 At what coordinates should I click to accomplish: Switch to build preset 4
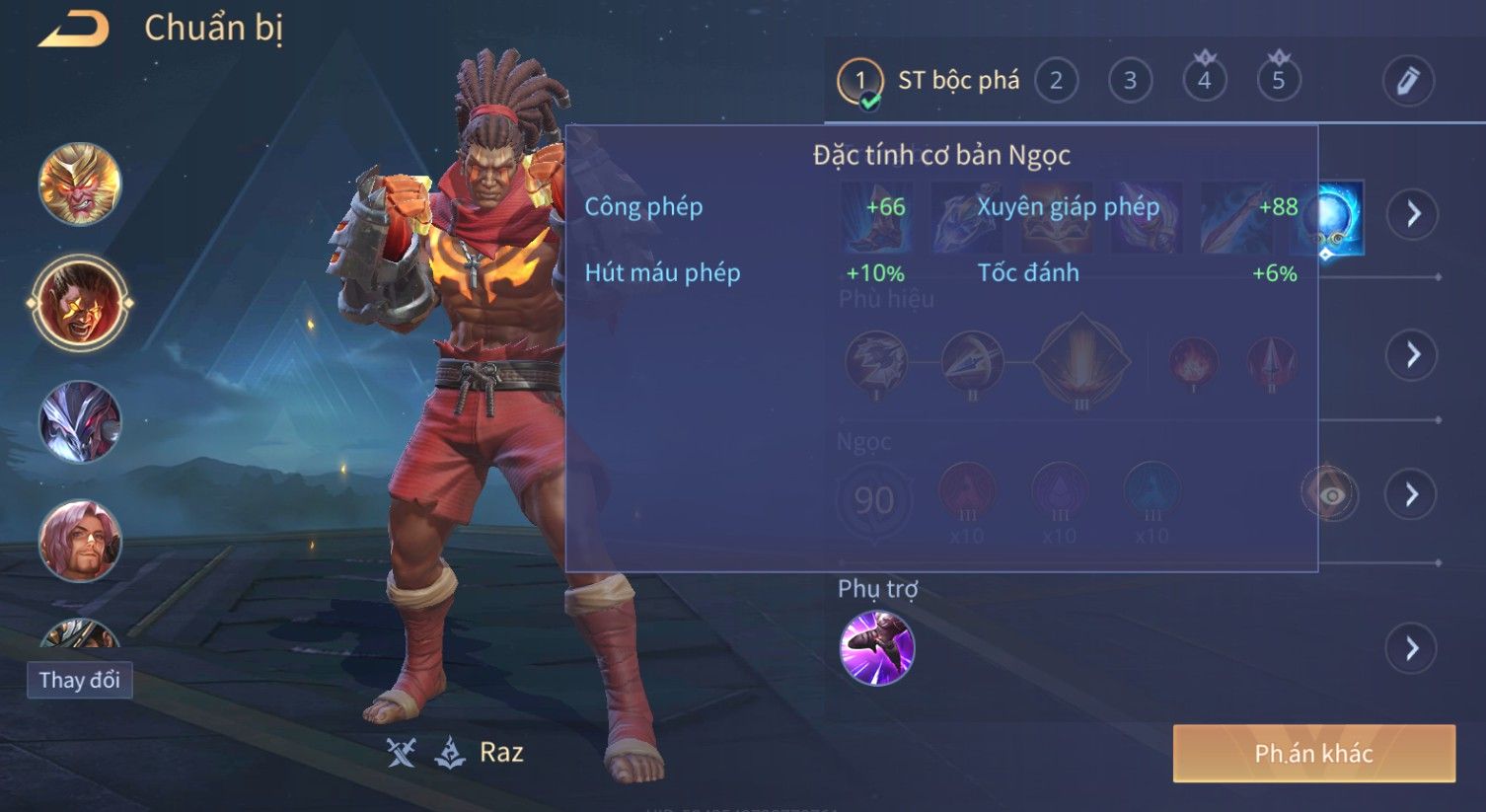(1204, 81)
